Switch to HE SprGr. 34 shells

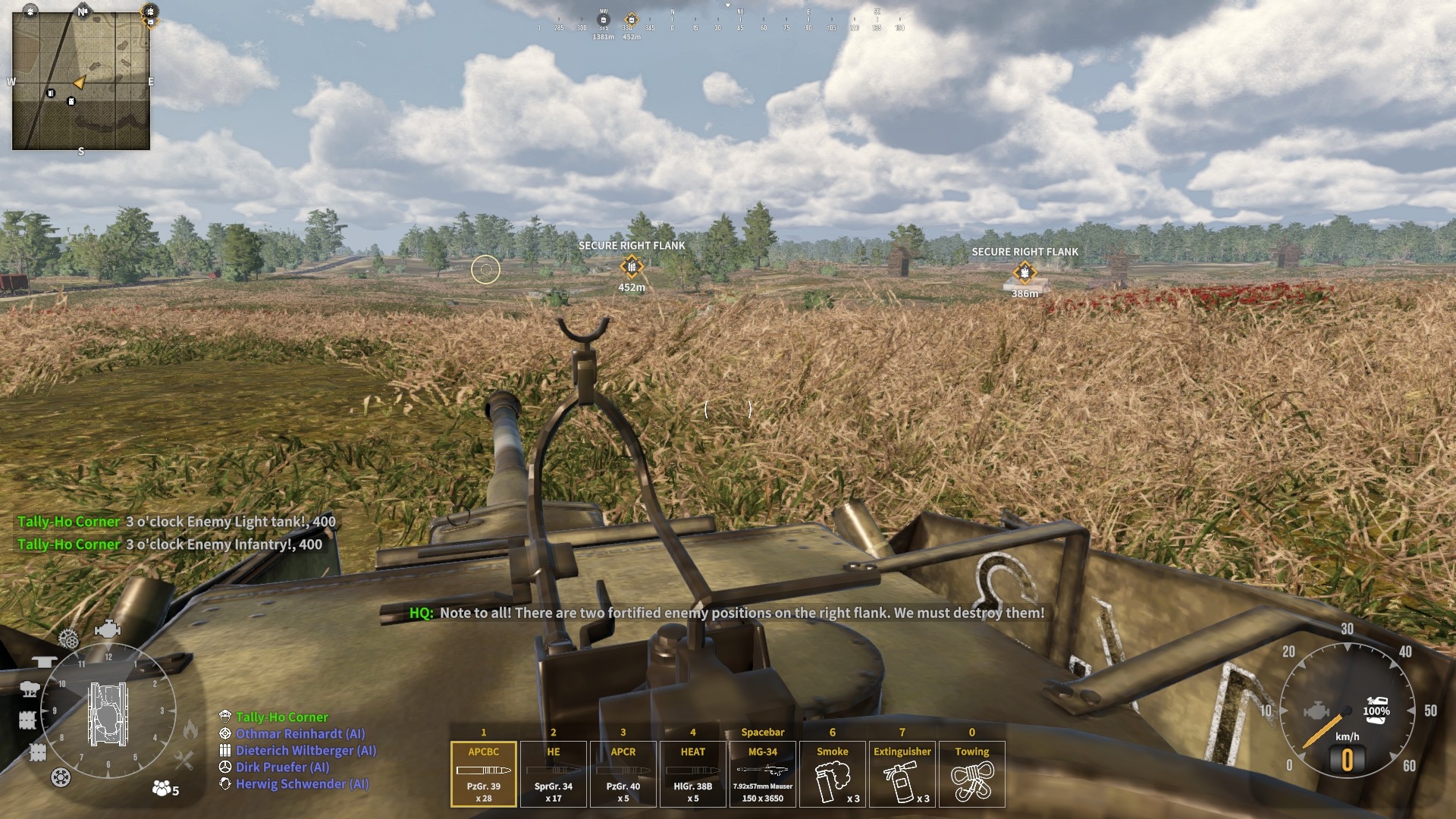[553, 773]
